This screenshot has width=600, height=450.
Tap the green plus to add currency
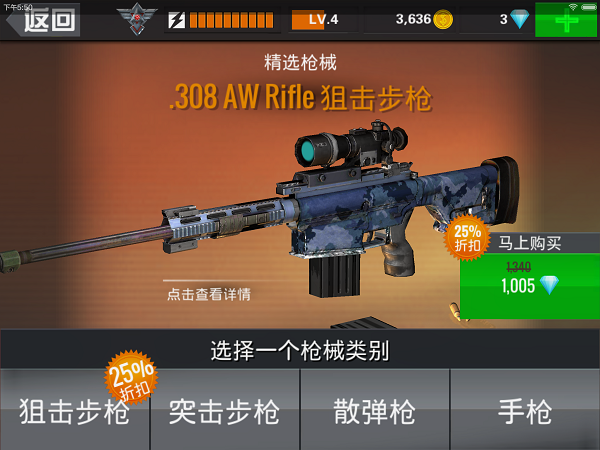tap(566, 20)
